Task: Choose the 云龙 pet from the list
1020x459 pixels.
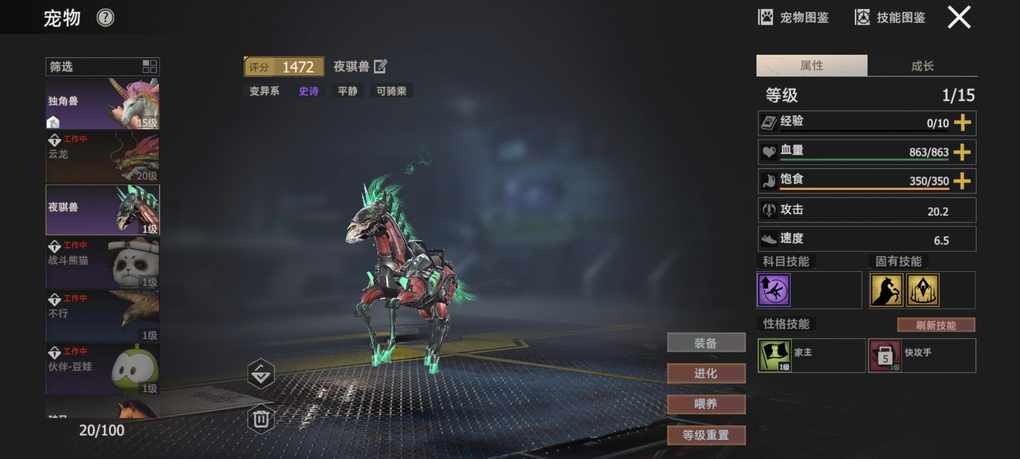Action: tap(102, 157)
